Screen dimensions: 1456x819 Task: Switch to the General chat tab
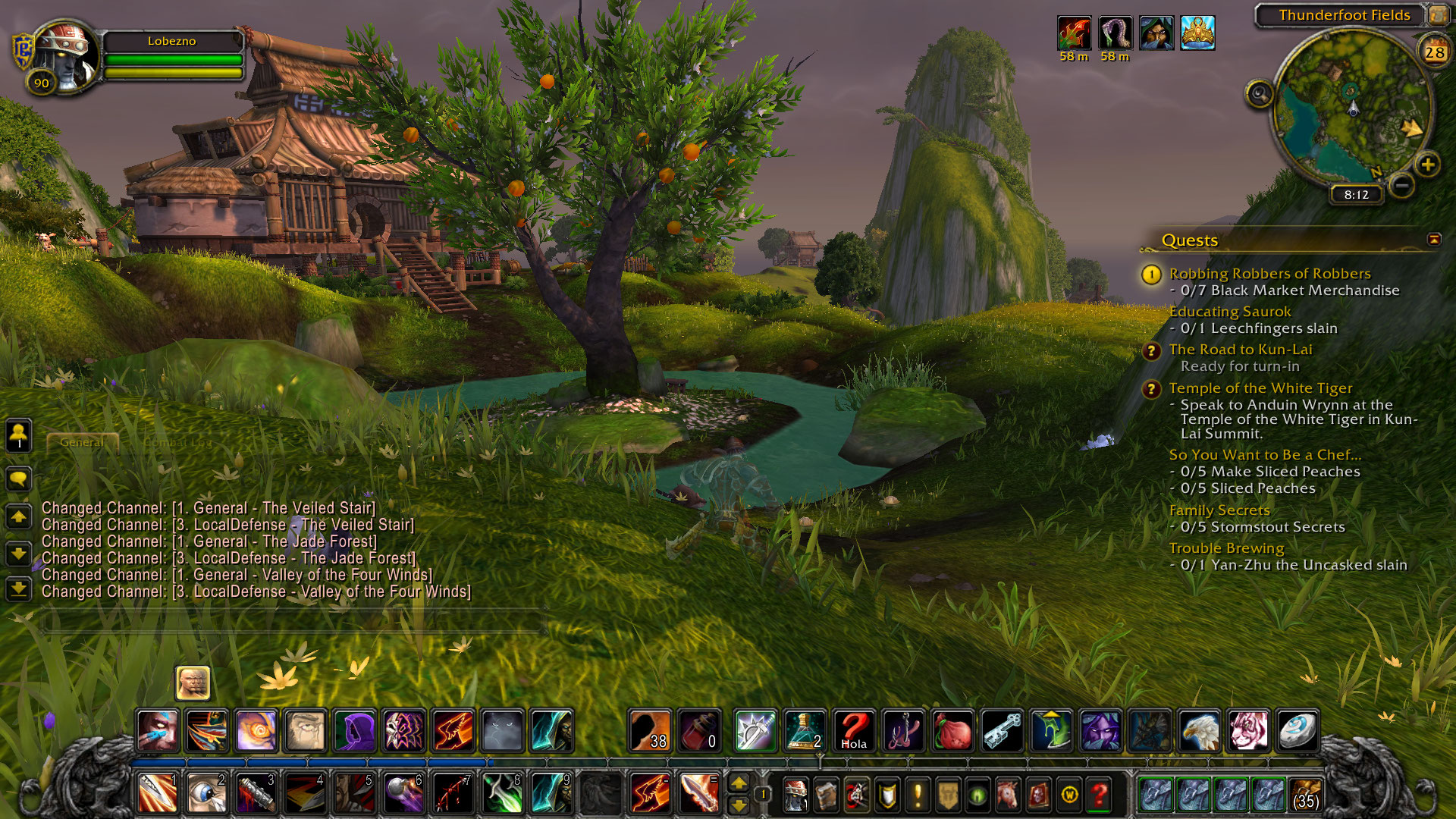tap(82, 442)
